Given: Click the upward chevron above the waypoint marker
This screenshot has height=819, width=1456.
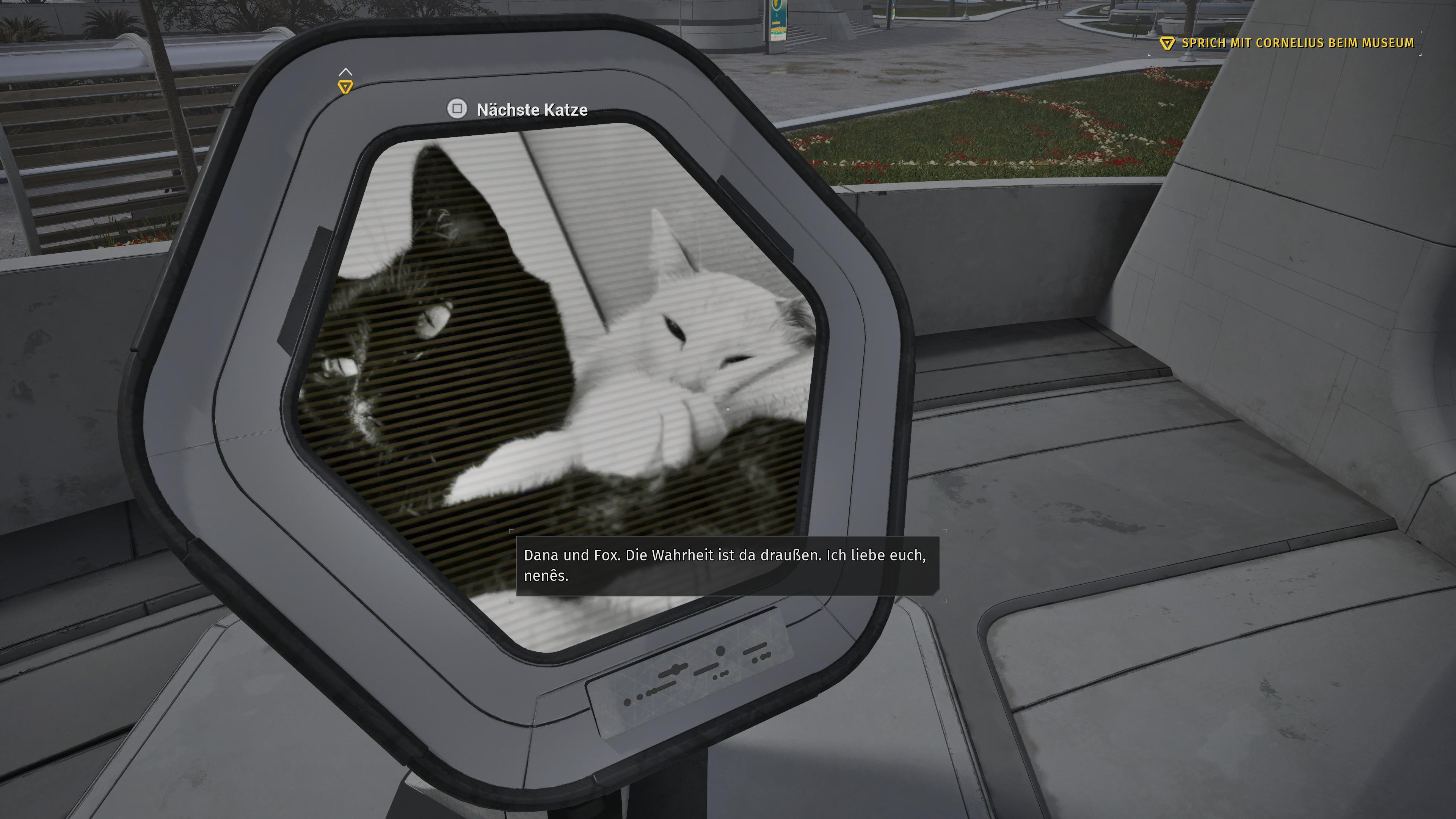Looking at the screenshot, I should [x=347, y=72].
